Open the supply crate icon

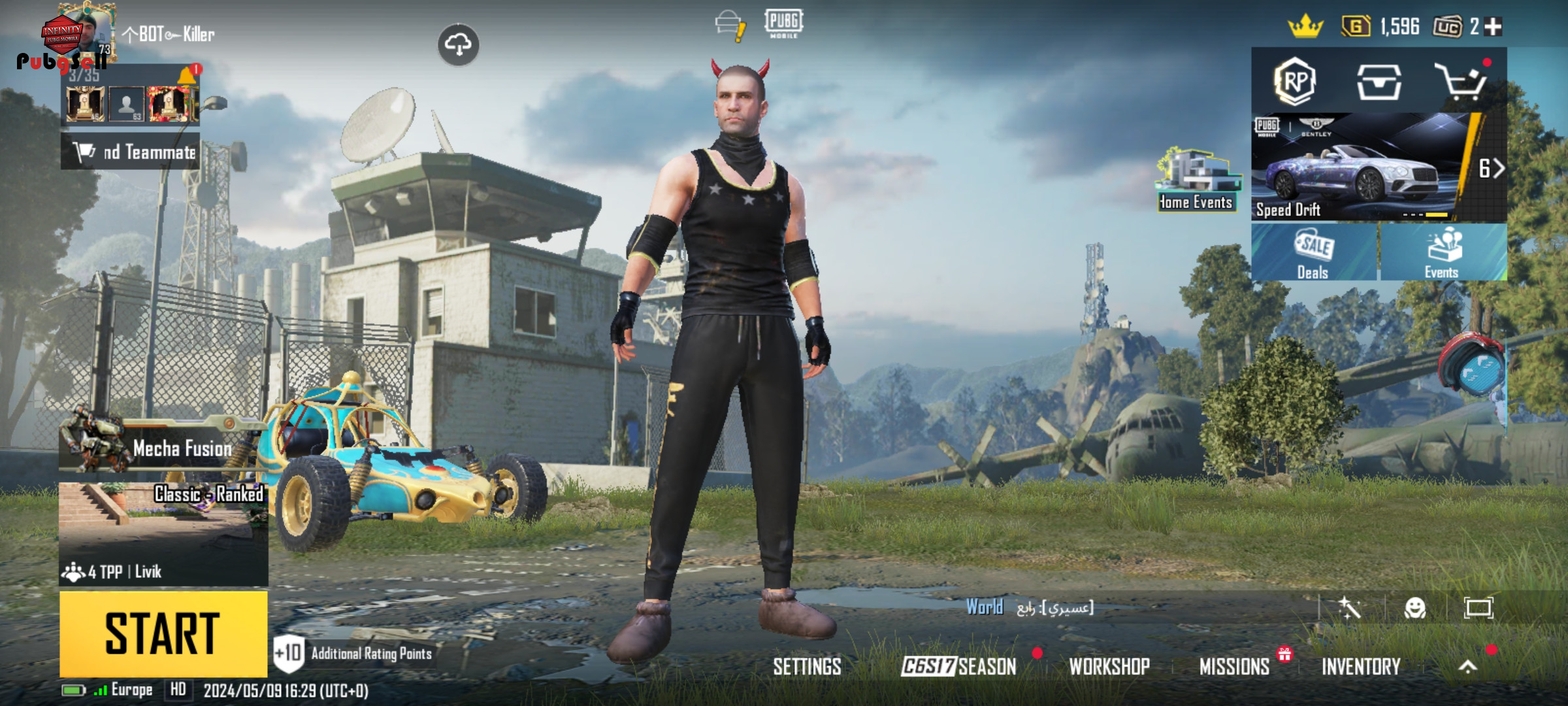[x=1379, y=82]
